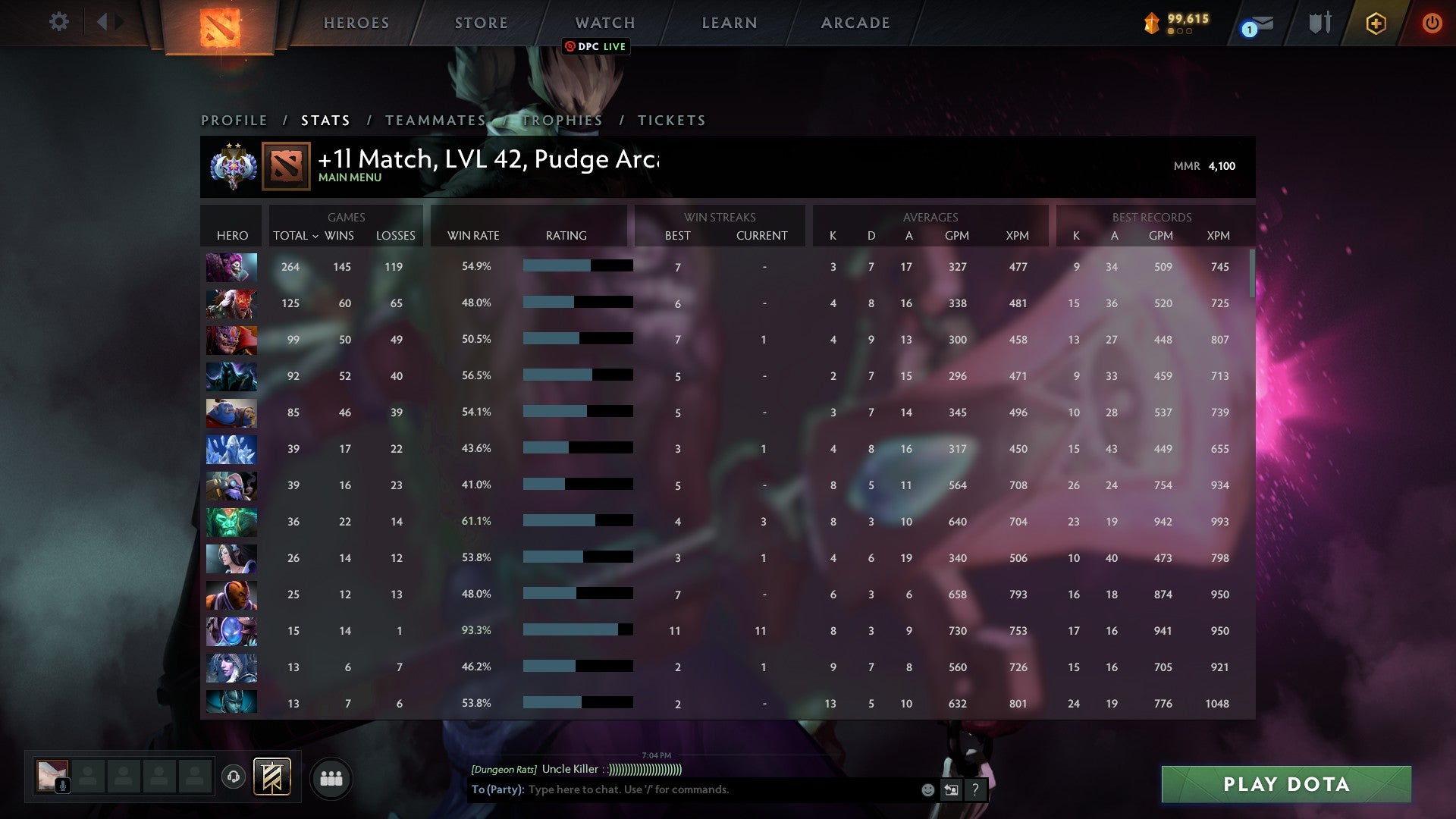
Task: Click the power icon to quit the game
Action: [1432, 23]
